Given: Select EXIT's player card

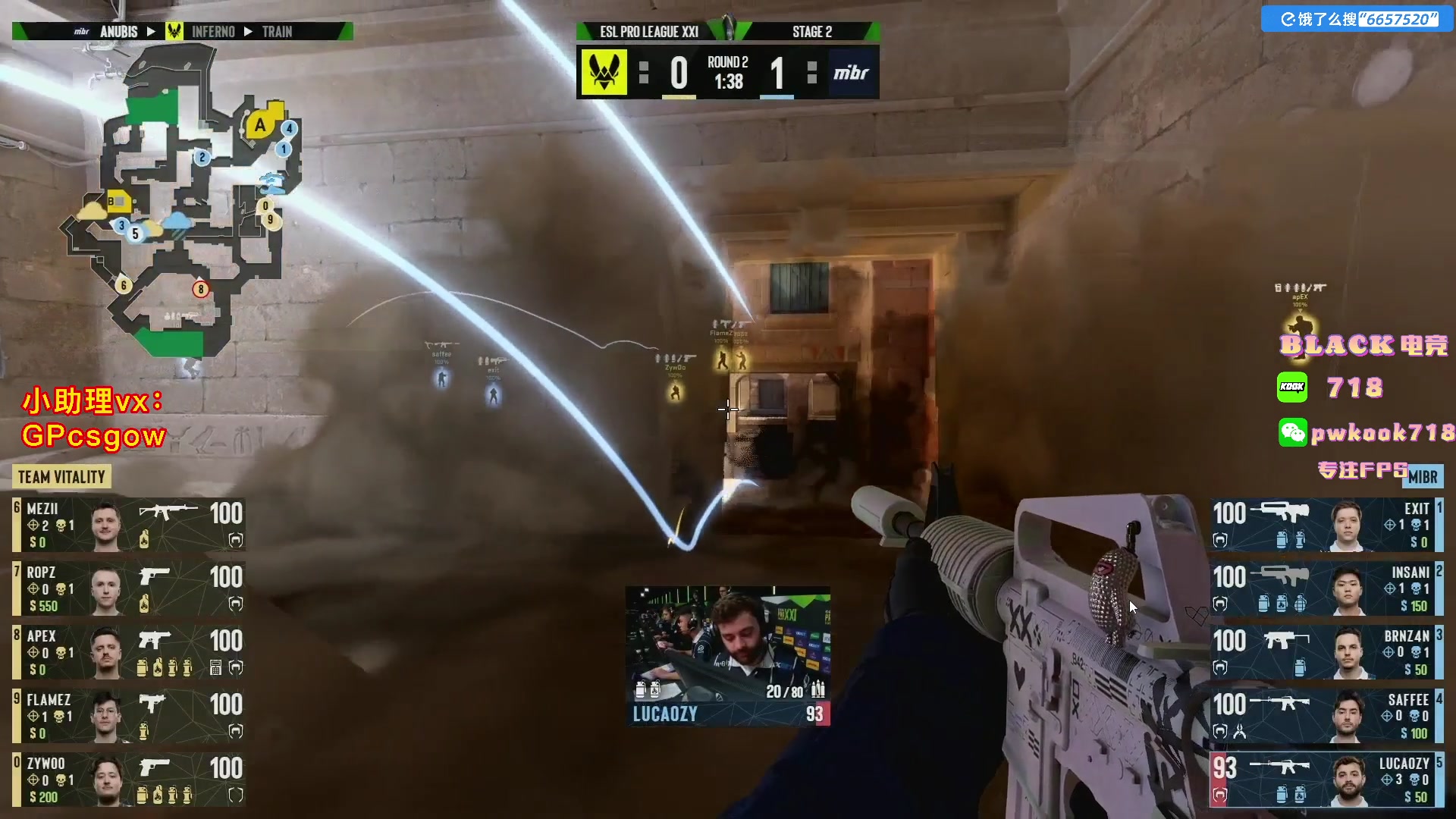Looking at the screenshot, I should coord(1326,525).
